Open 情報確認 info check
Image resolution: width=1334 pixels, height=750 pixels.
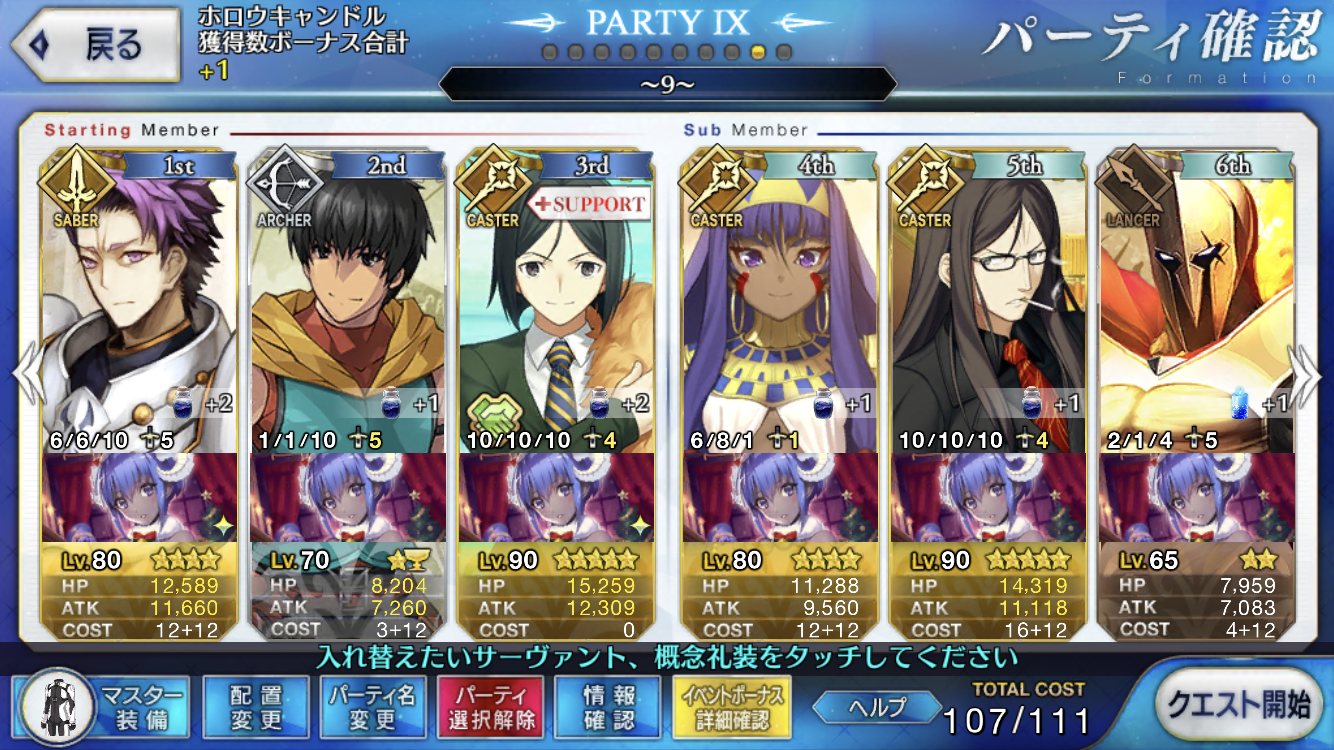pyautogui.click(x=607, y=707)
